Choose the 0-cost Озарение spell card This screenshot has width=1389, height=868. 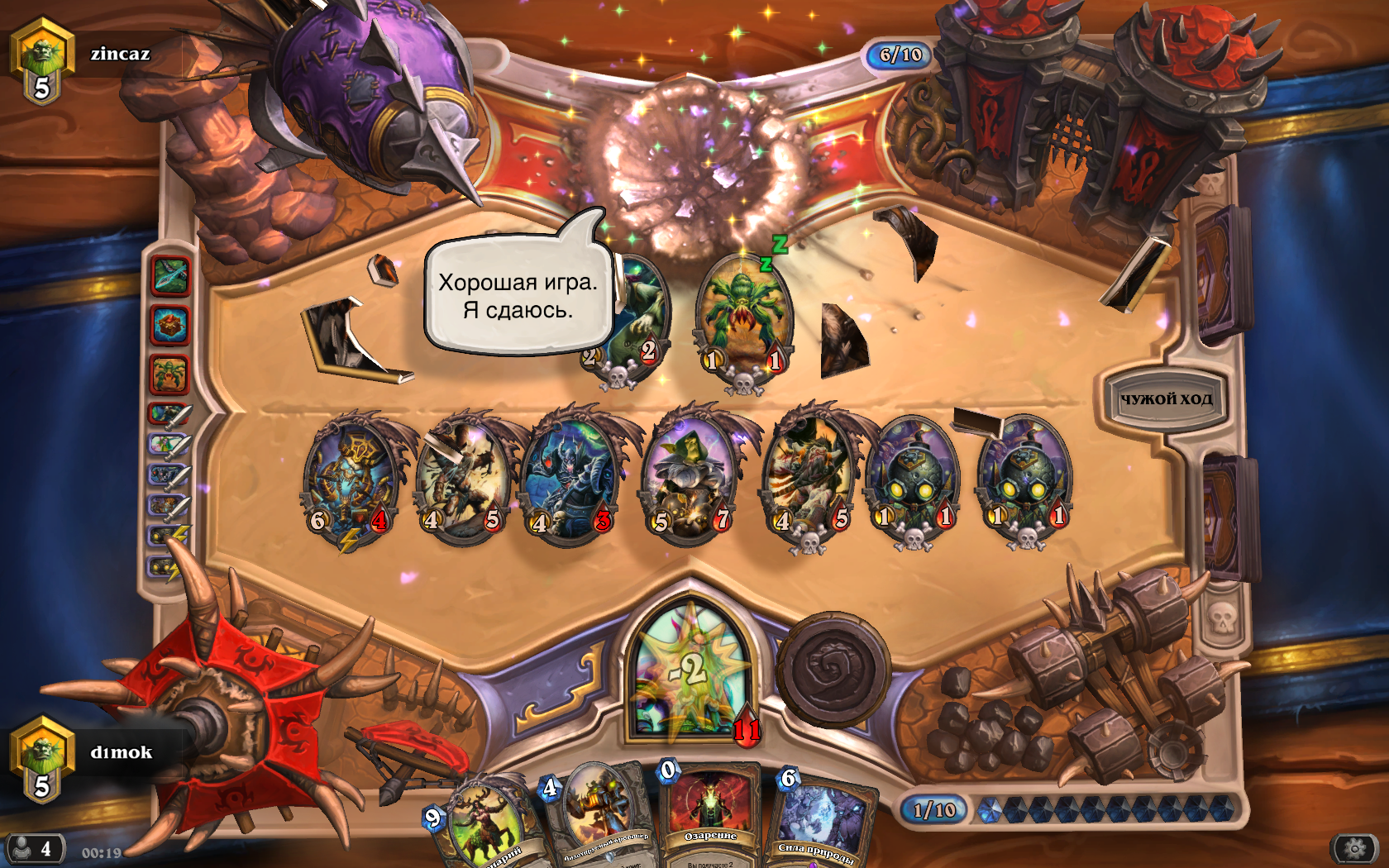pyautogui.click(x=709, y=814)
